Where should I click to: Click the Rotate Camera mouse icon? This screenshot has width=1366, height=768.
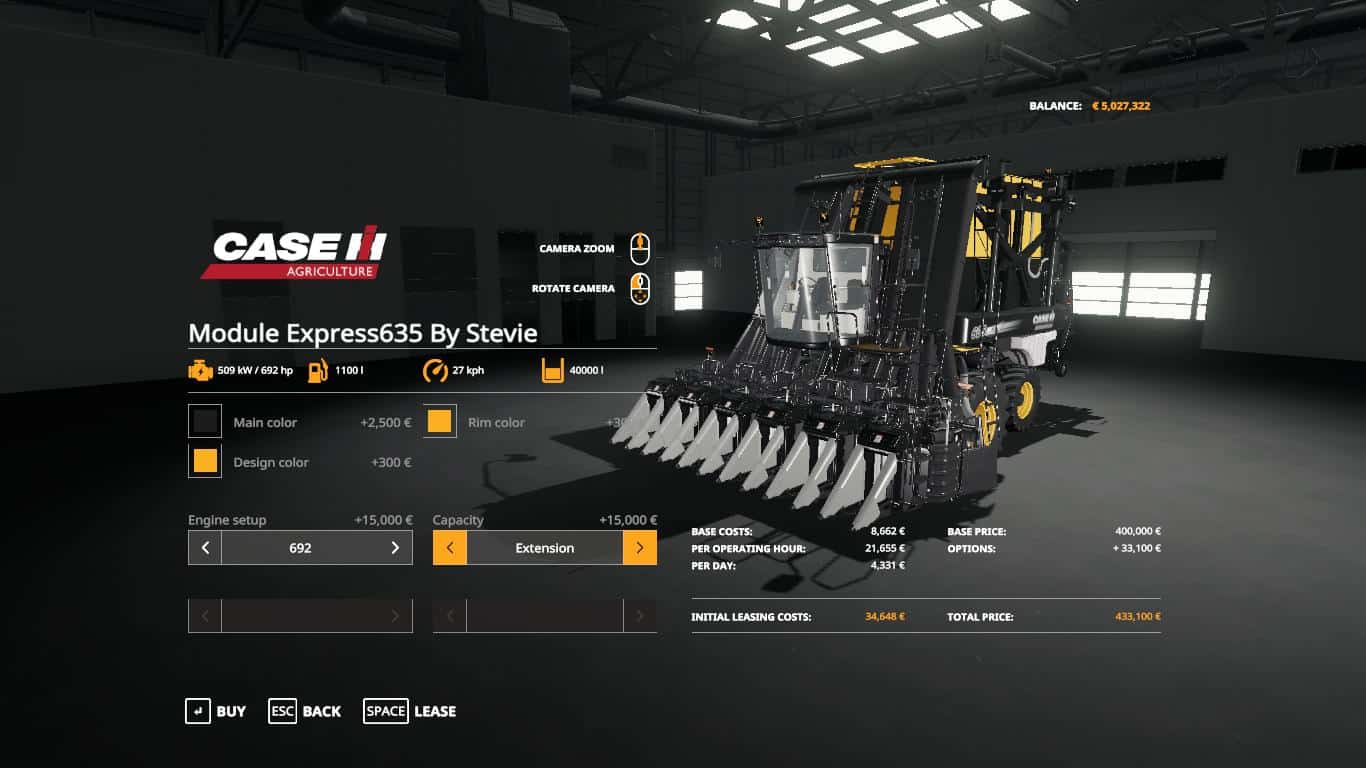[639, 288]
